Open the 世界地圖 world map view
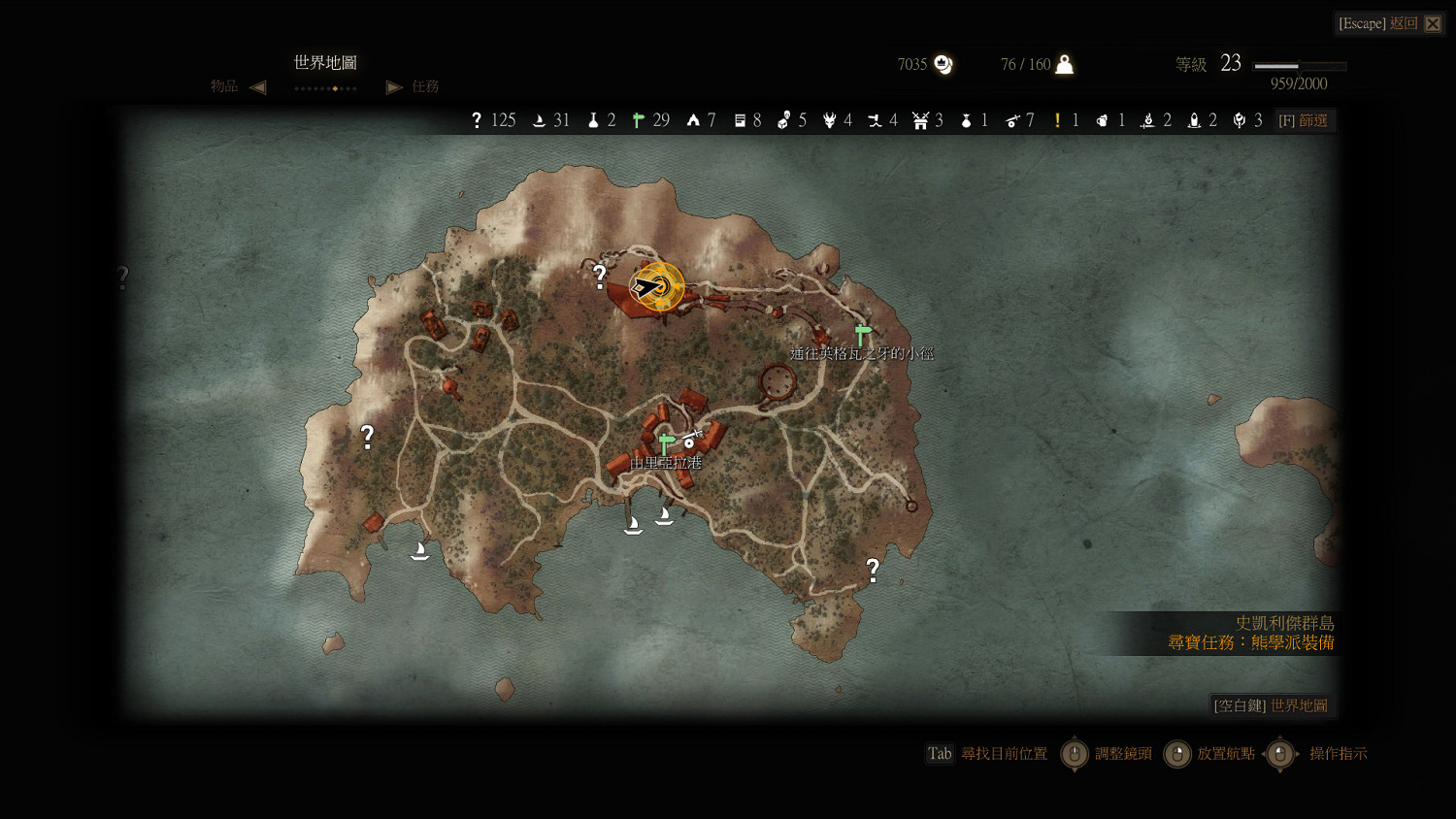Viewport: 1456px width, 819px height. [x=1272, y=705]
